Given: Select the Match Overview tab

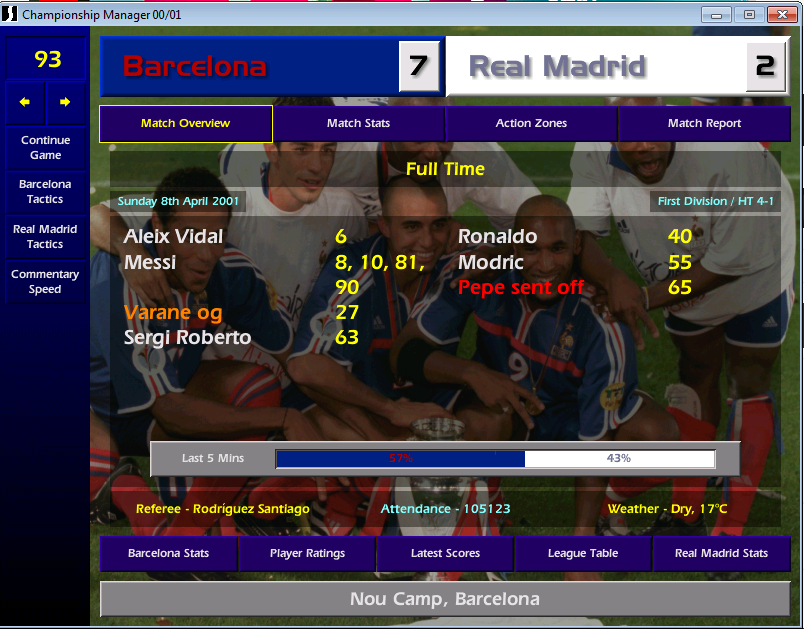Looking at the screenshot, I should 185,124.
